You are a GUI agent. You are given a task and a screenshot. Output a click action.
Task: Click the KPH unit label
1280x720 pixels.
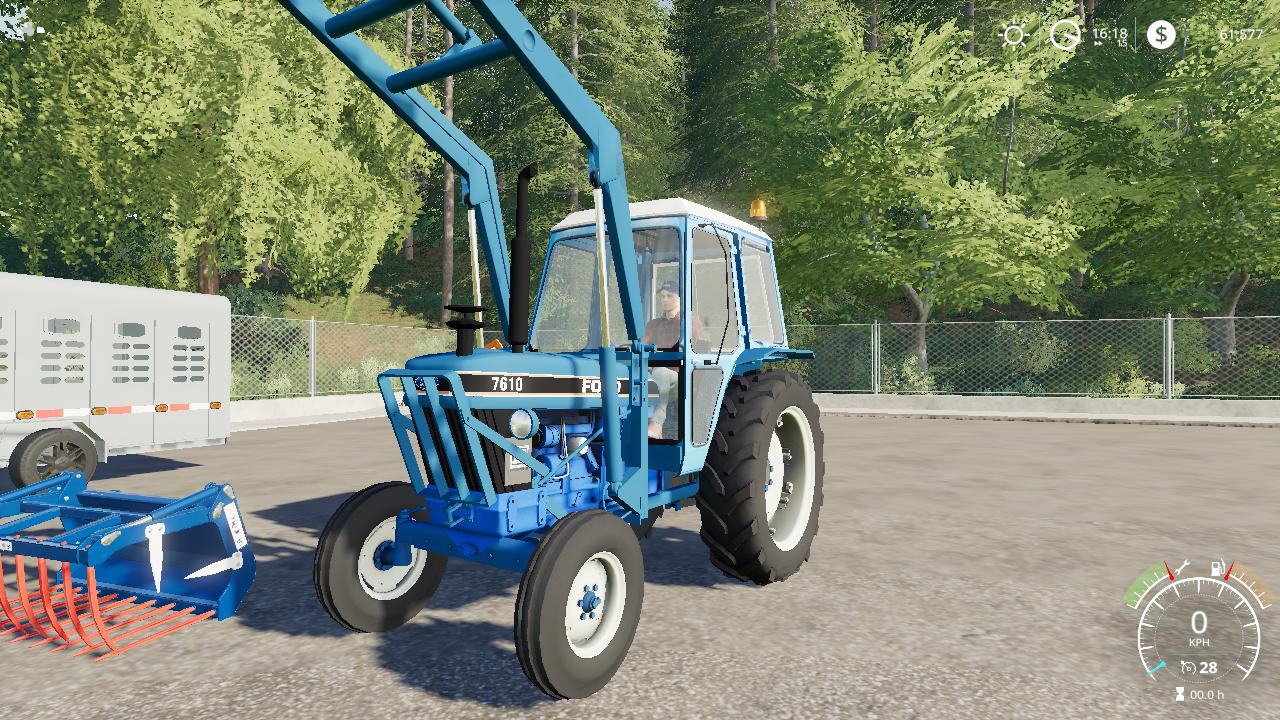[1199, 641]
